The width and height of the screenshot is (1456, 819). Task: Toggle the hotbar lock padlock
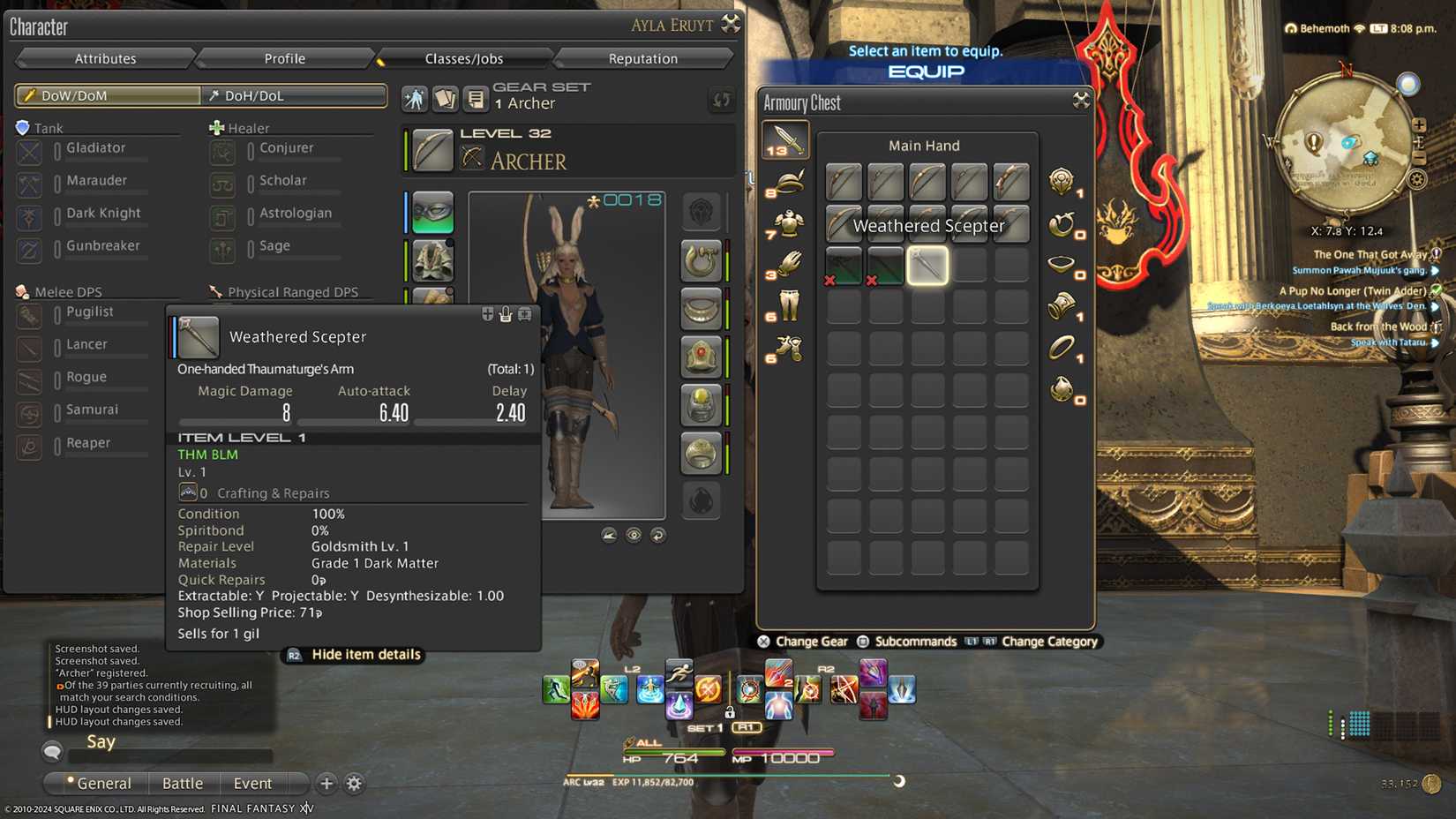[x=731, y=710]
